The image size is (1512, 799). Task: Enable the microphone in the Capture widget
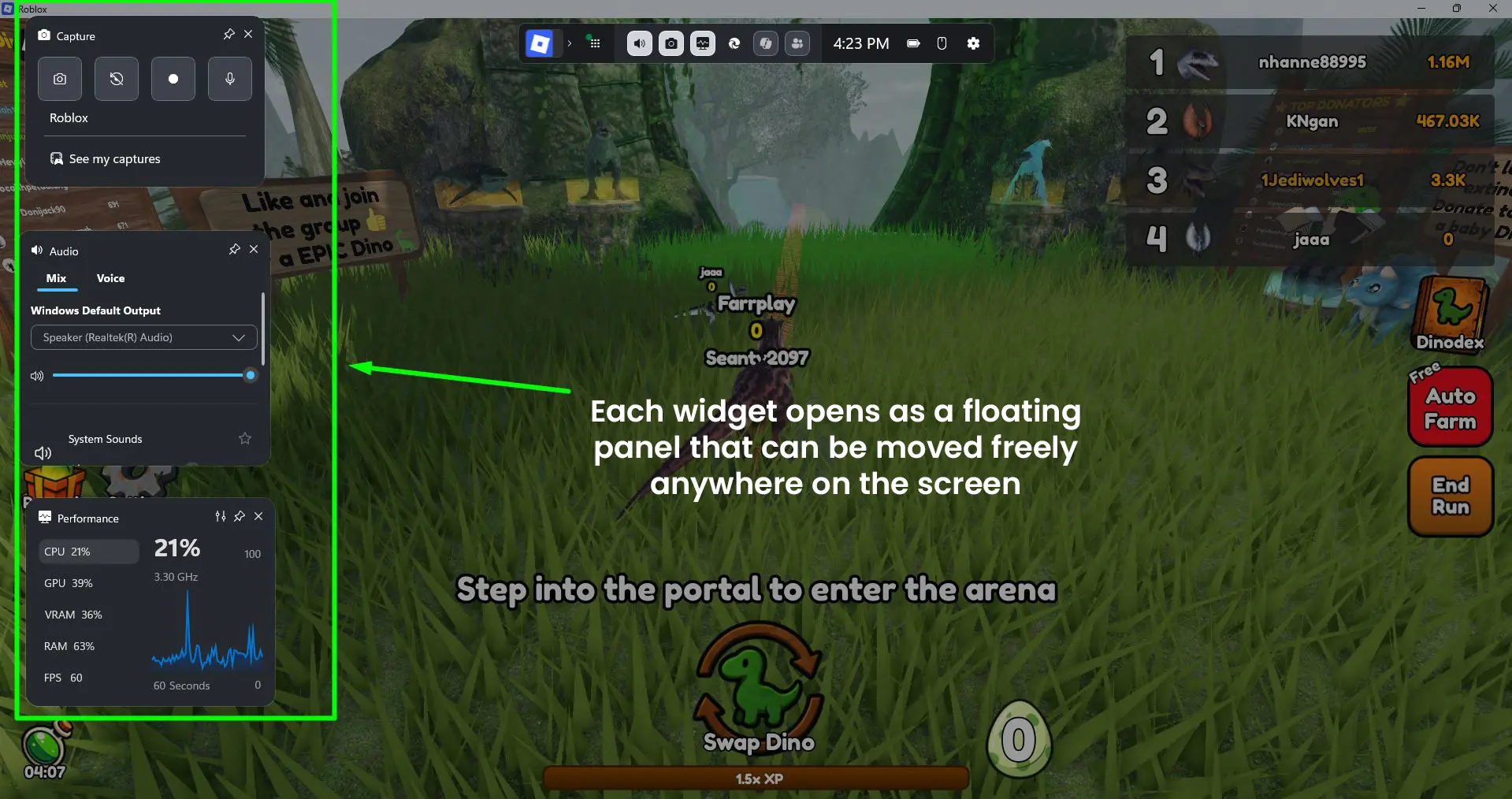[x=229, y=79]
